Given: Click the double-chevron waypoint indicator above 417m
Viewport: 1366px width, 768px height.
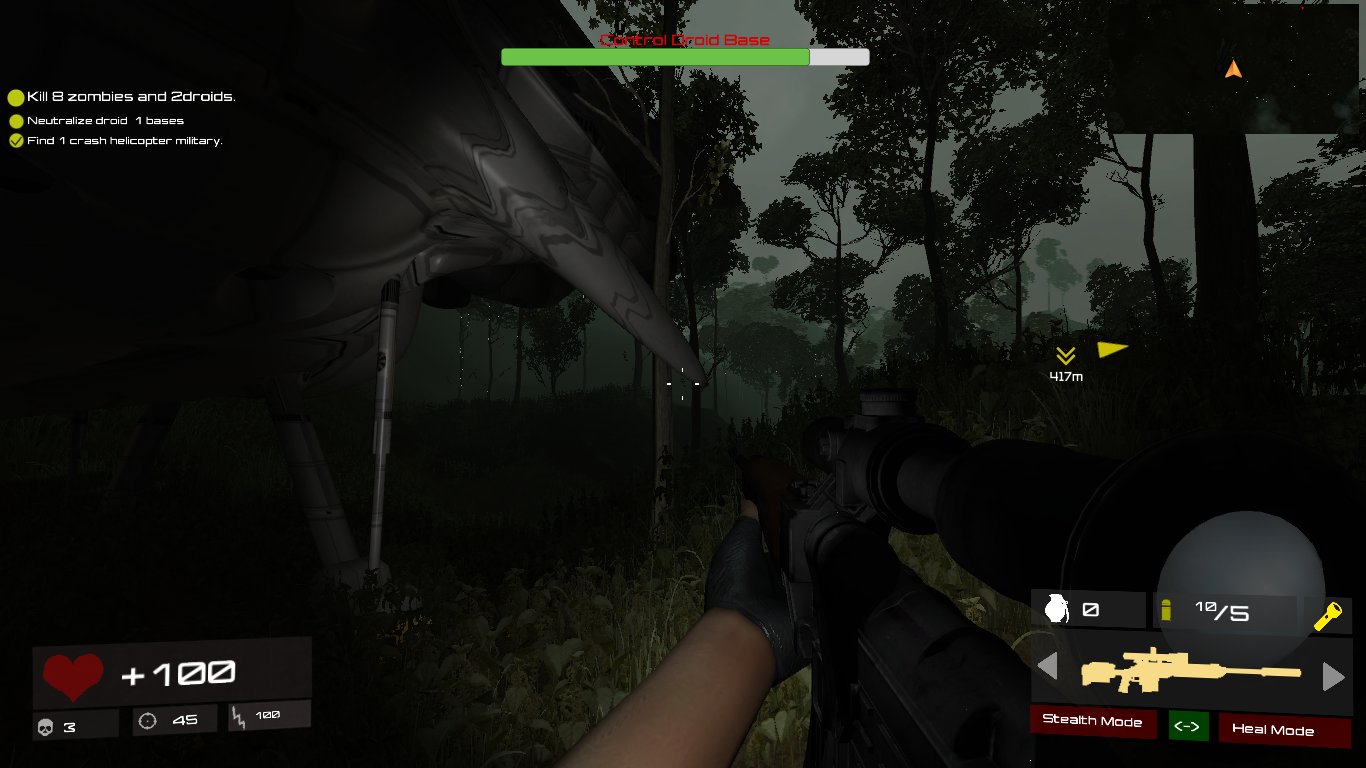Looking at the screenshot, I should tap(1066, 354).
